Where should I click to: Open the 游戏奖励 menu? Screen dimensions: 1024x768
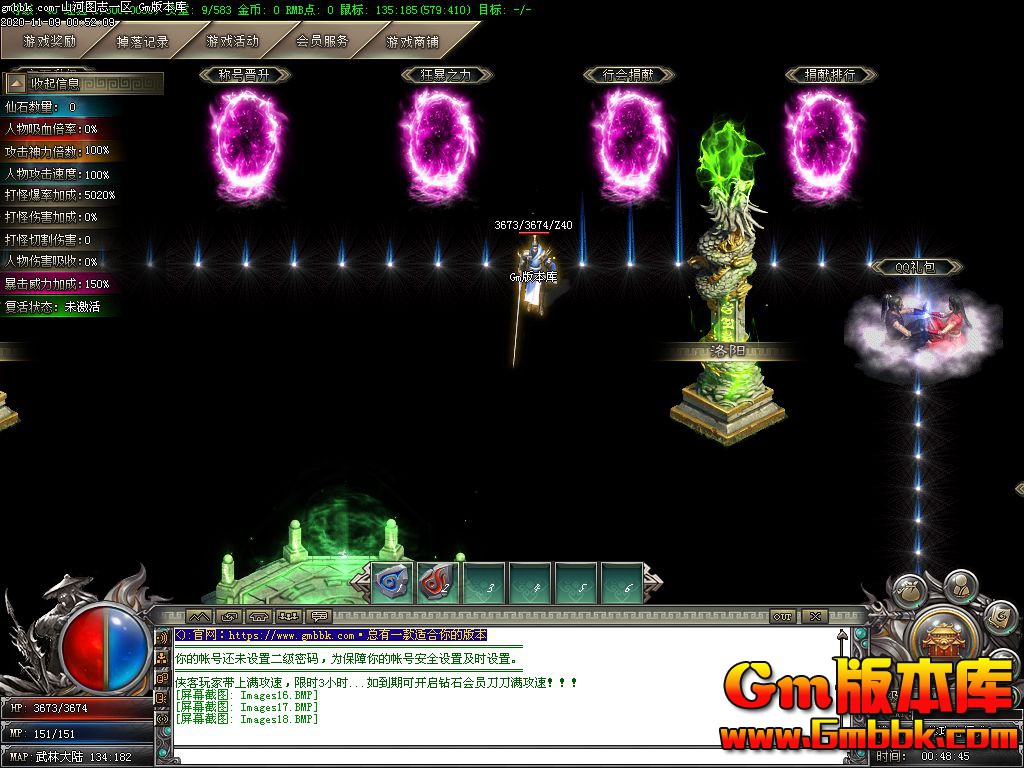pyautogui.click(x=50, y=42)
